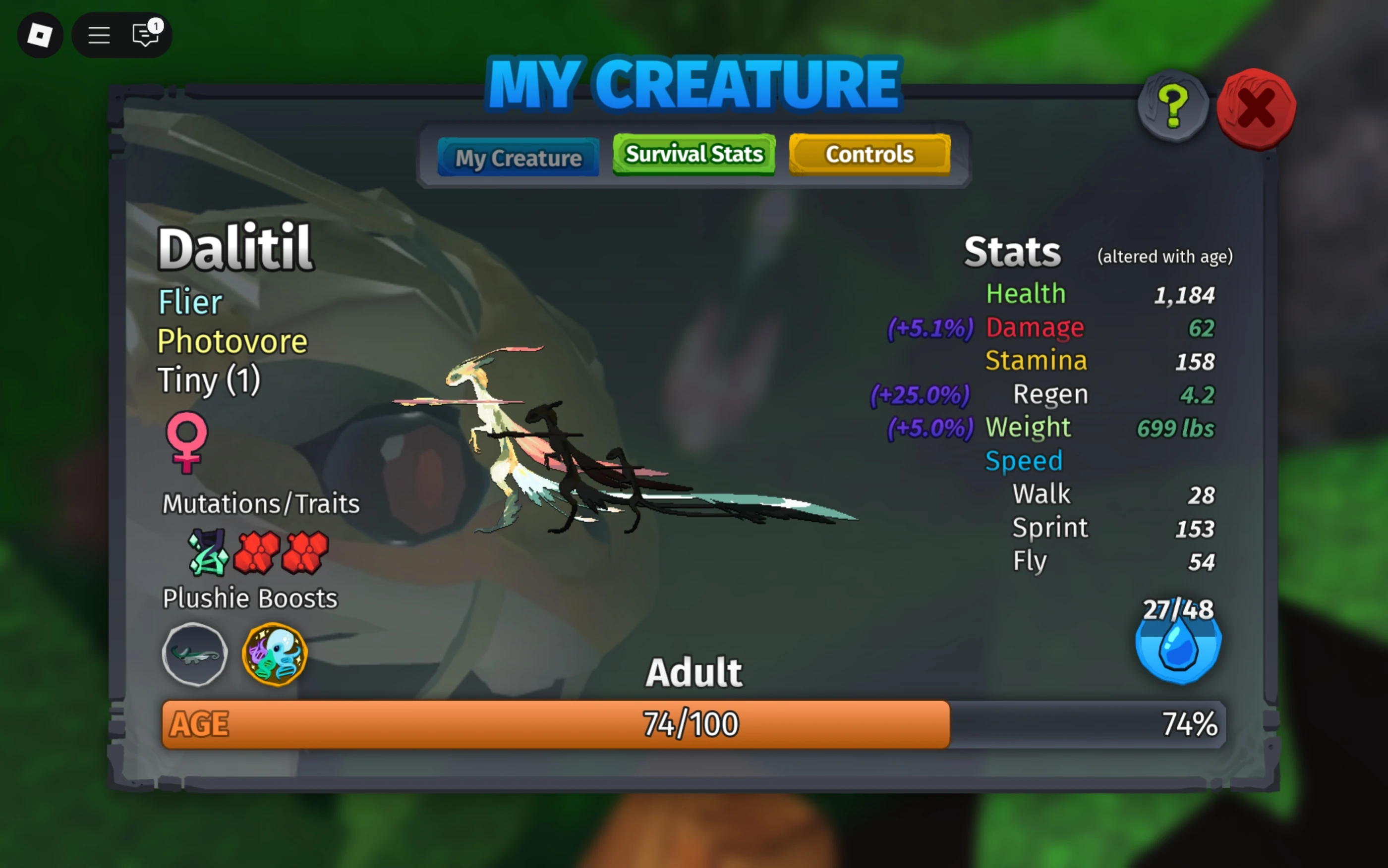Open the Controls tab
This screenshot has width=1388, height=868.
[x=869, y=154]
